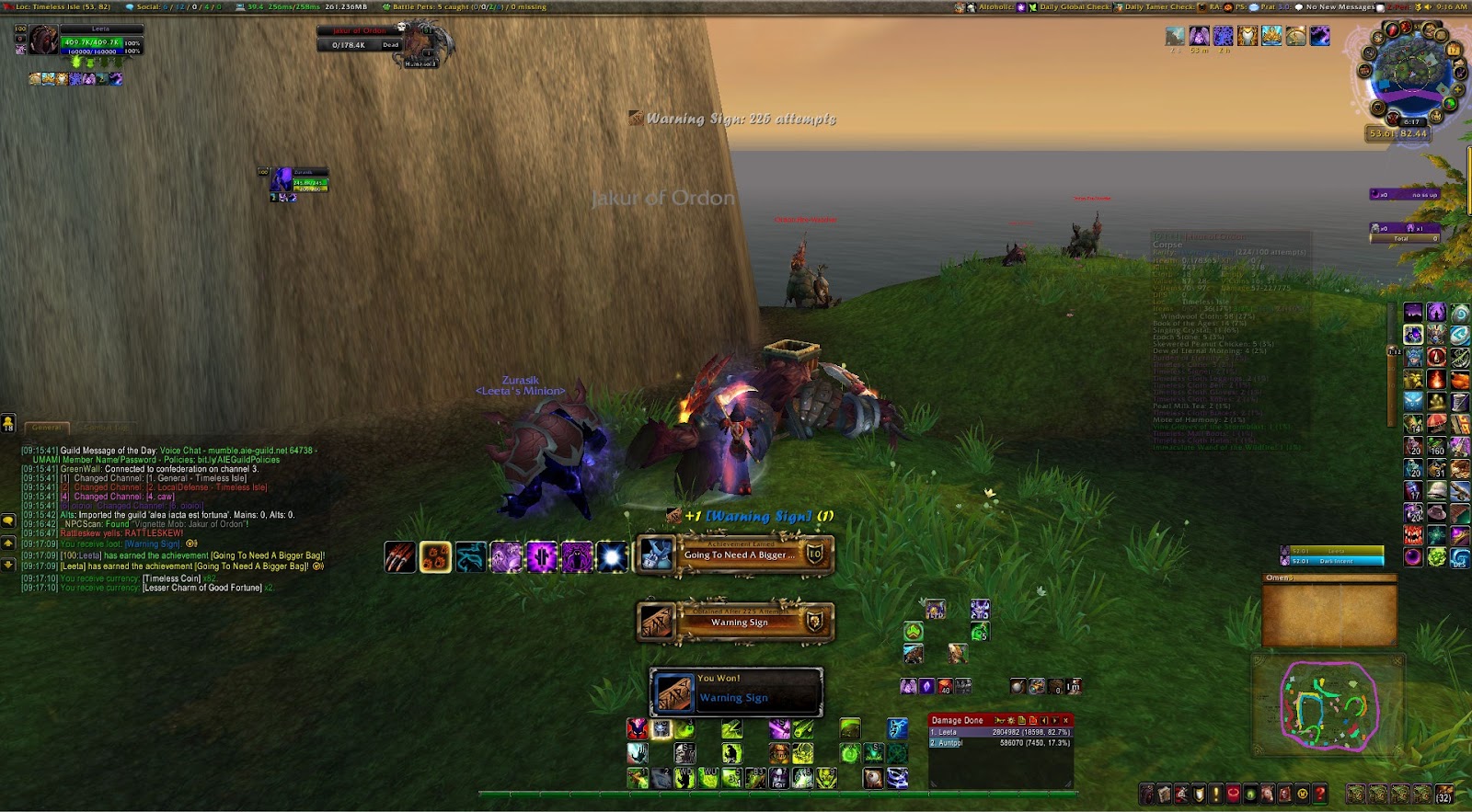Close the Damage Done meter window
Viewport: 1472px width, 812px height.
click(1066, 720)
